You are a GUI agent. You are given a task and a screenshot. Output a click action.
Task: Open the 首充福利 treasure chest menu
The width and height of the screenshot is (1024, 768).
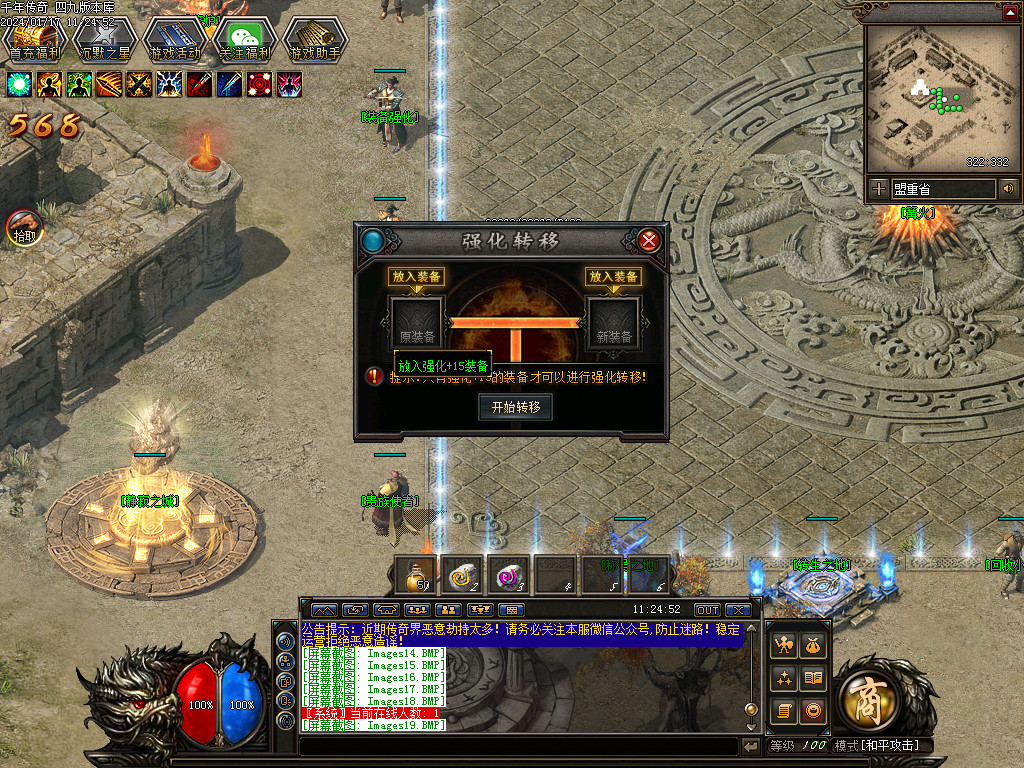pyautogui.click(x=35, y=40)
